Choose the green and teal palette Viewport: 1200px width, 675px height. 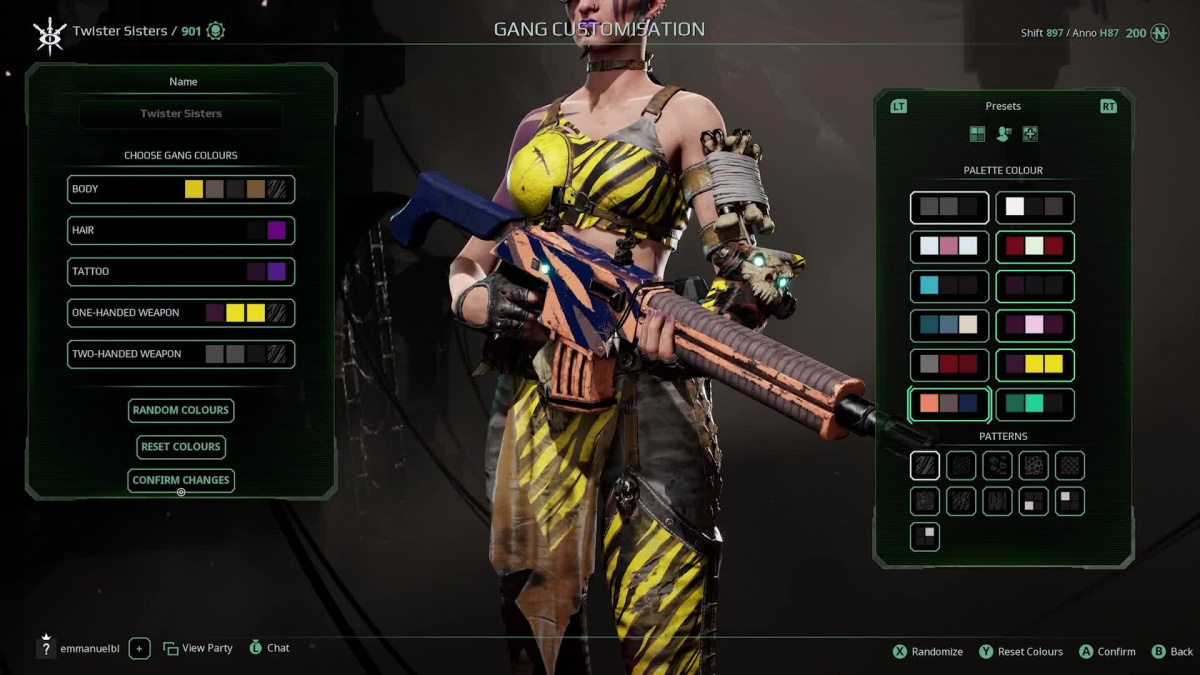[1035, 405]
